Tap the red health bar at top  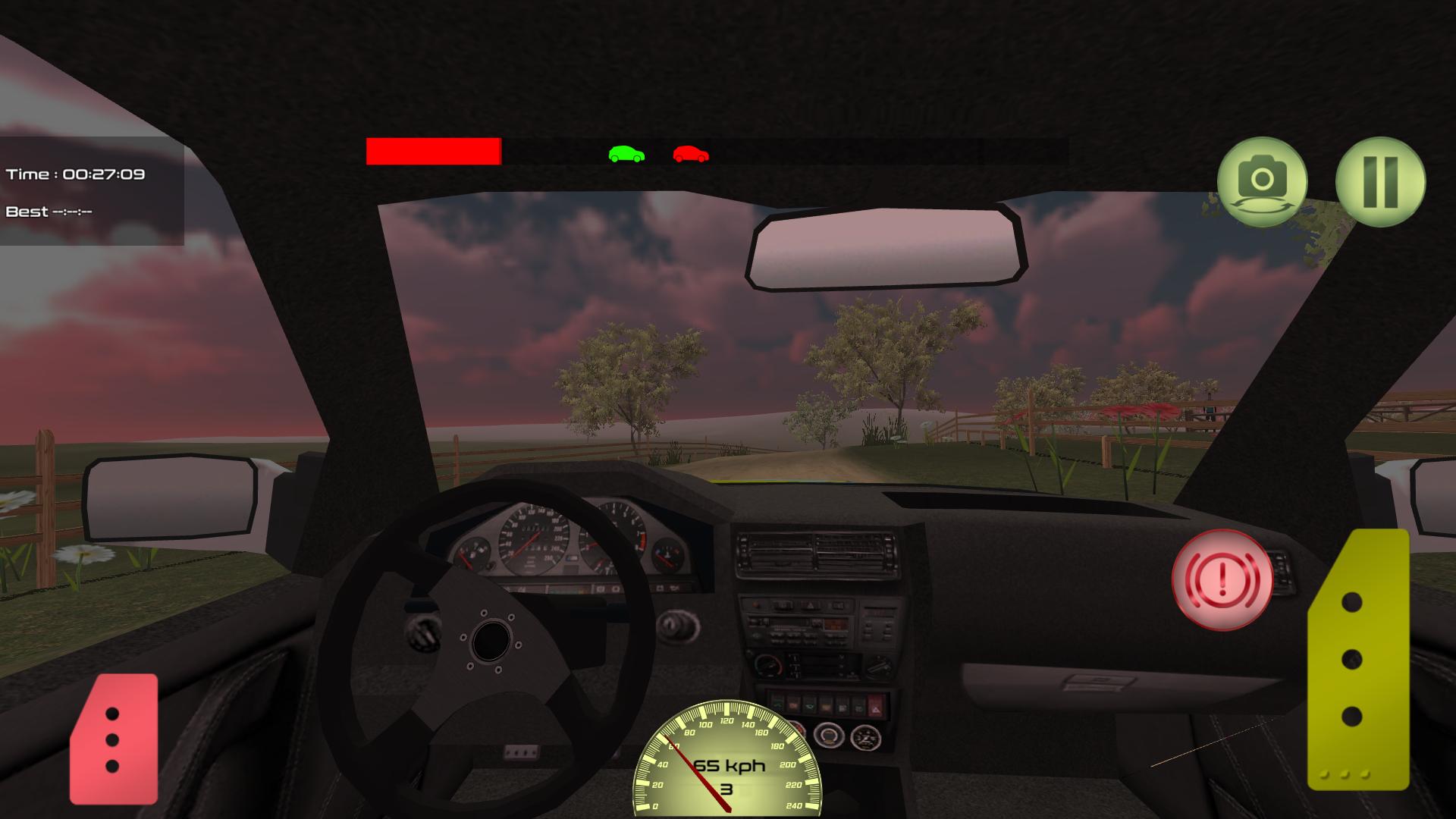click(x=433, y=152)
